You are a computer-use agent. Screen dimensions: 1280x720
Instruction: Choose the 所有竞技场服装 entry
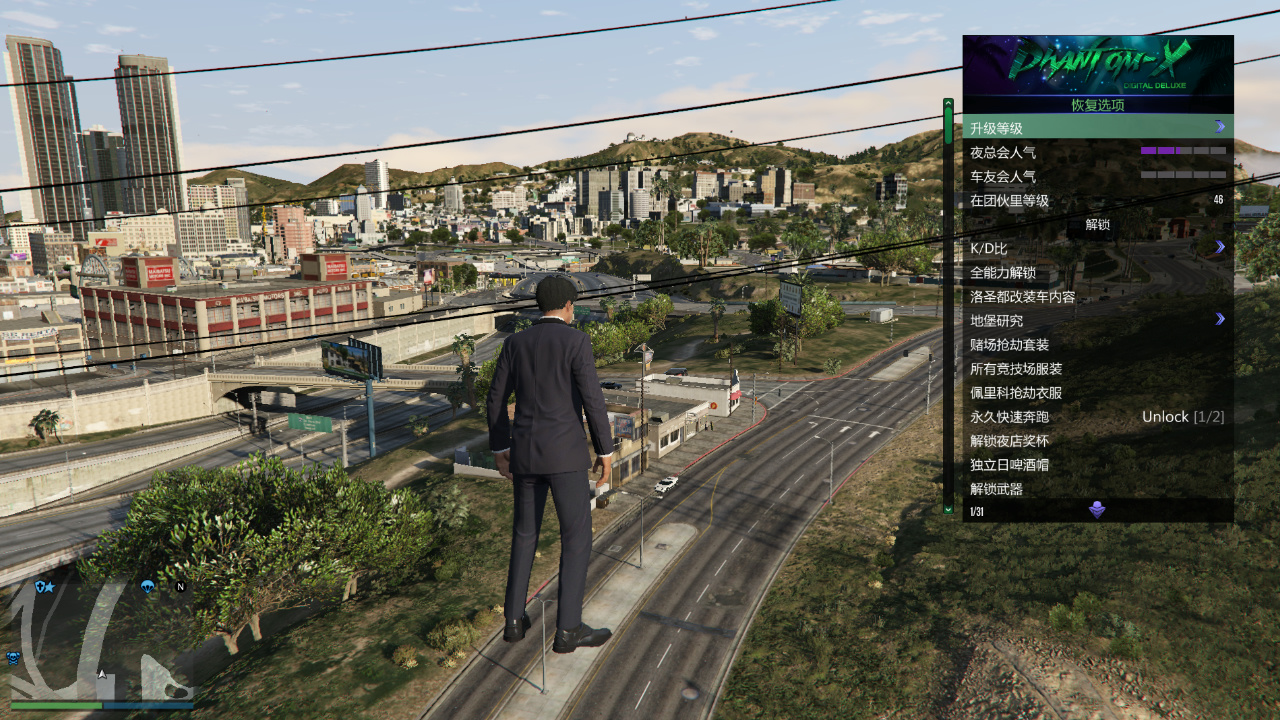1097,368
